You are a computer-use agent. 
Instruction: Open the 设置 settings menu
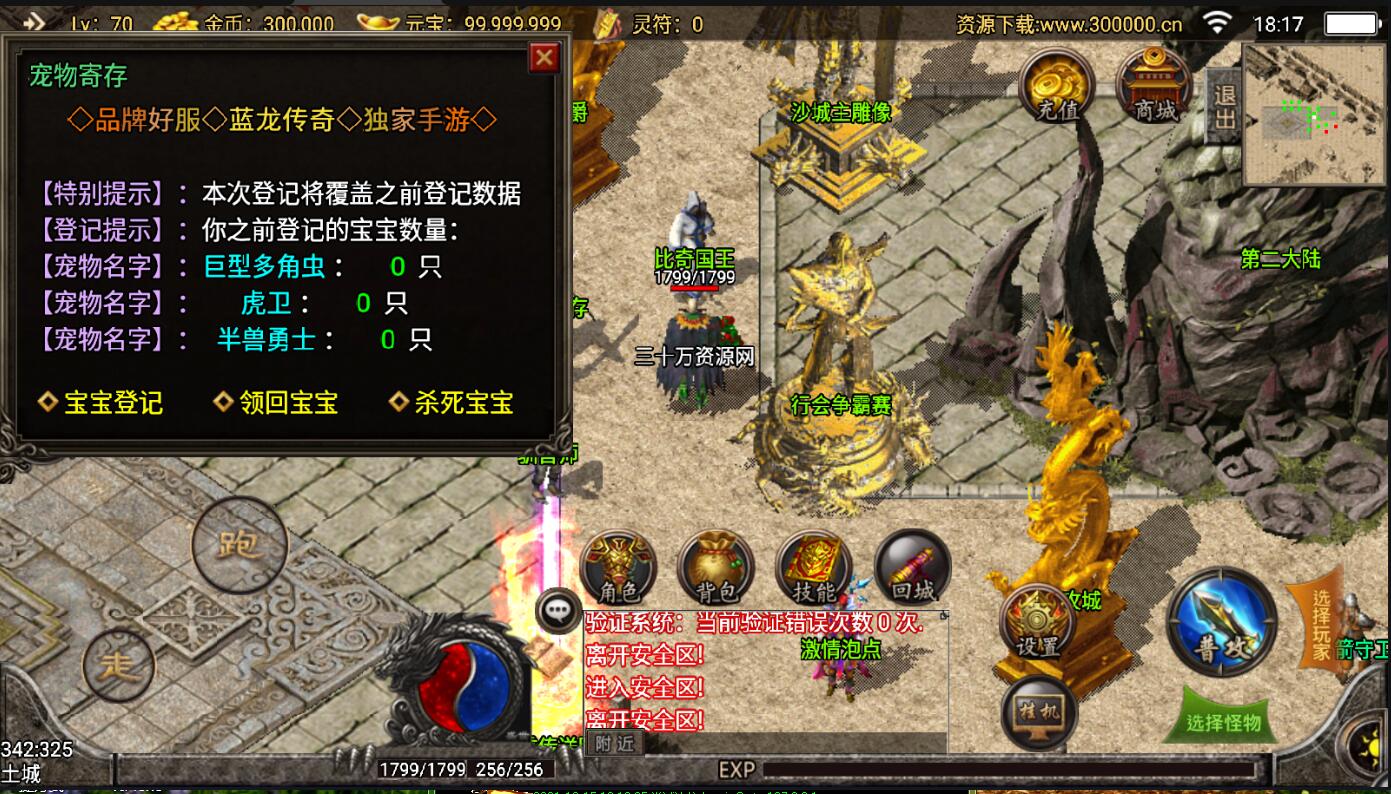coord(1038,623)
